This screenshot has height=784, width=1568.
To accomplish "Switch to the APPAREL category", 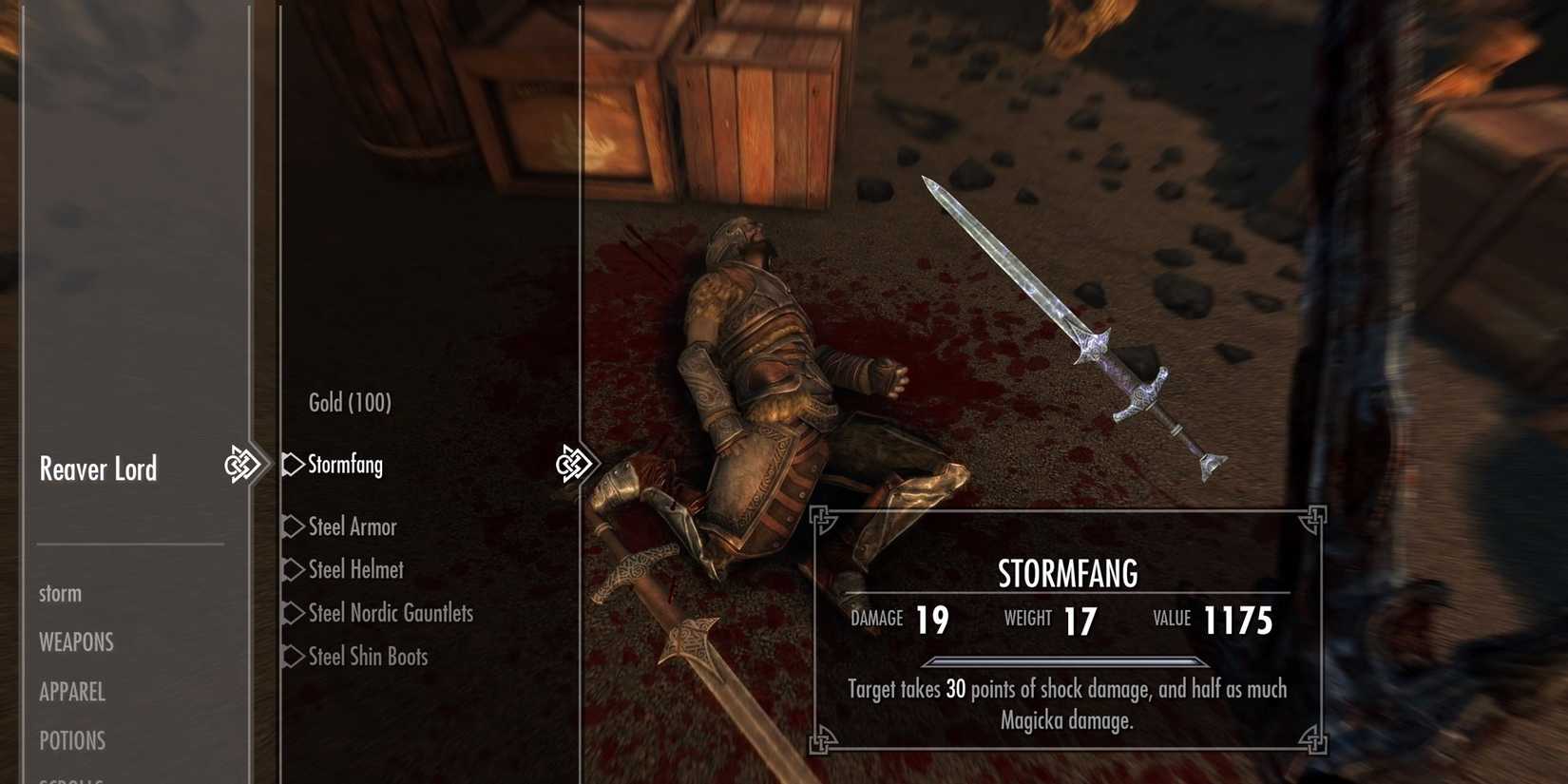I will click(x=71, y=693).
